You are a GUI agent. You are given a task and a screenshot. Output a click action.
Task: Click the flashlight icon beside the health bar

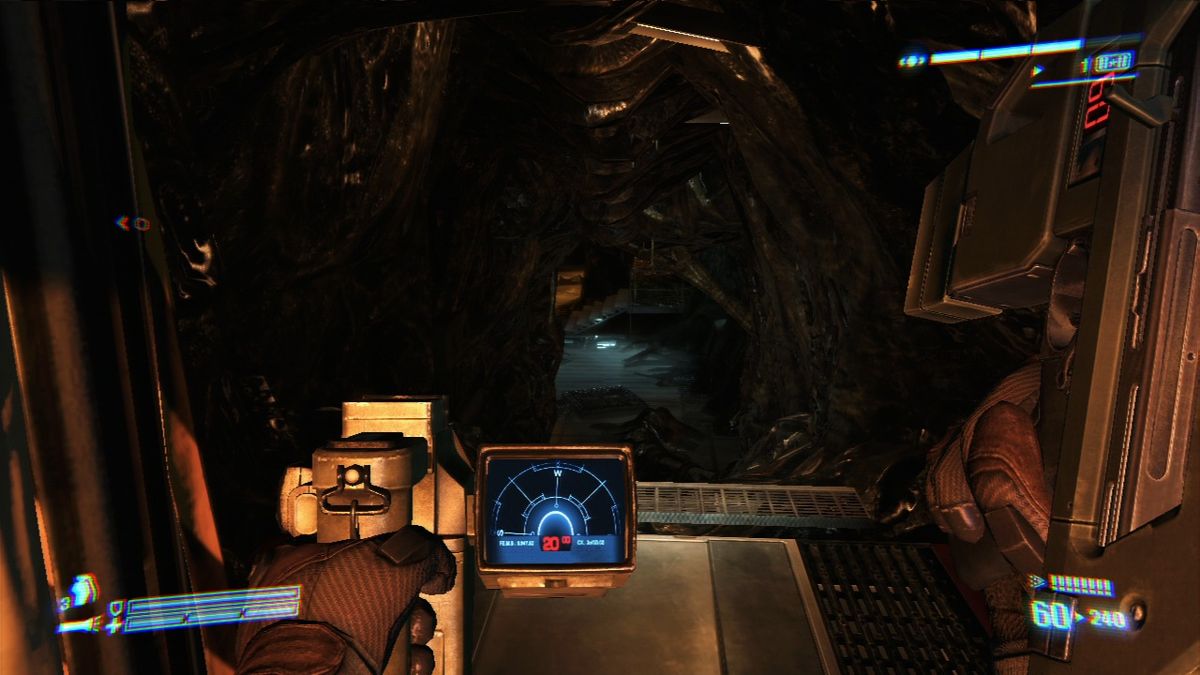pyautogui.click(x=78, y=626)
